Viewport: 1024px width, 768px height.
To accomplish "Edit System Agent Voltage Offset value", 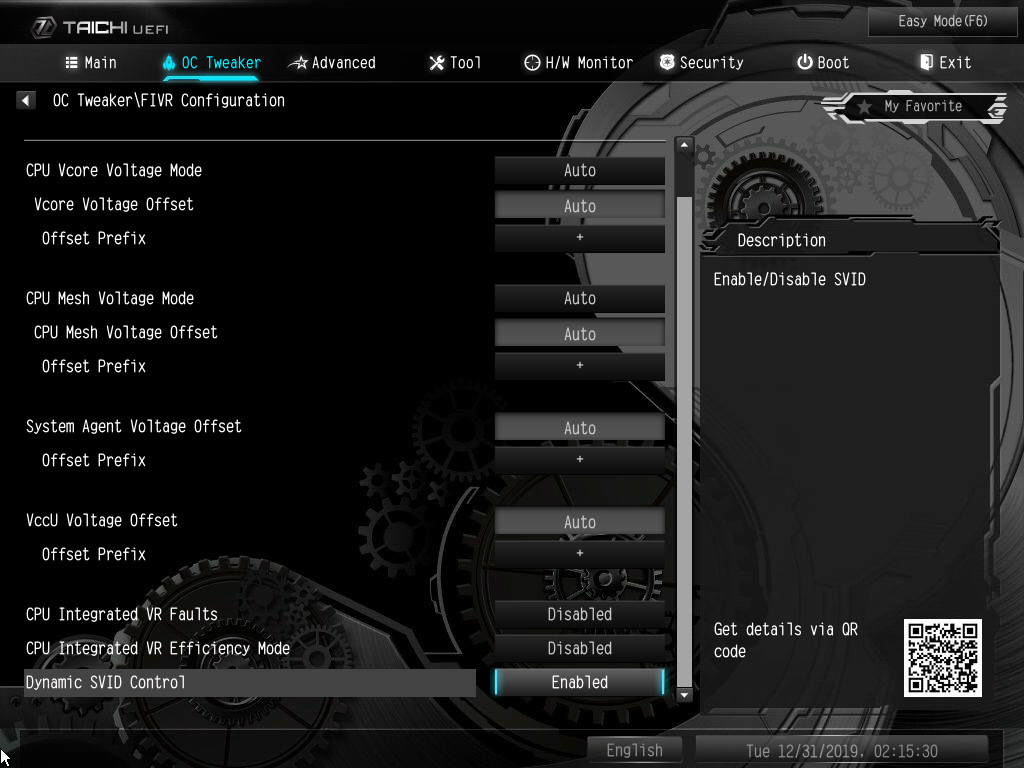I will coord(580,428).
